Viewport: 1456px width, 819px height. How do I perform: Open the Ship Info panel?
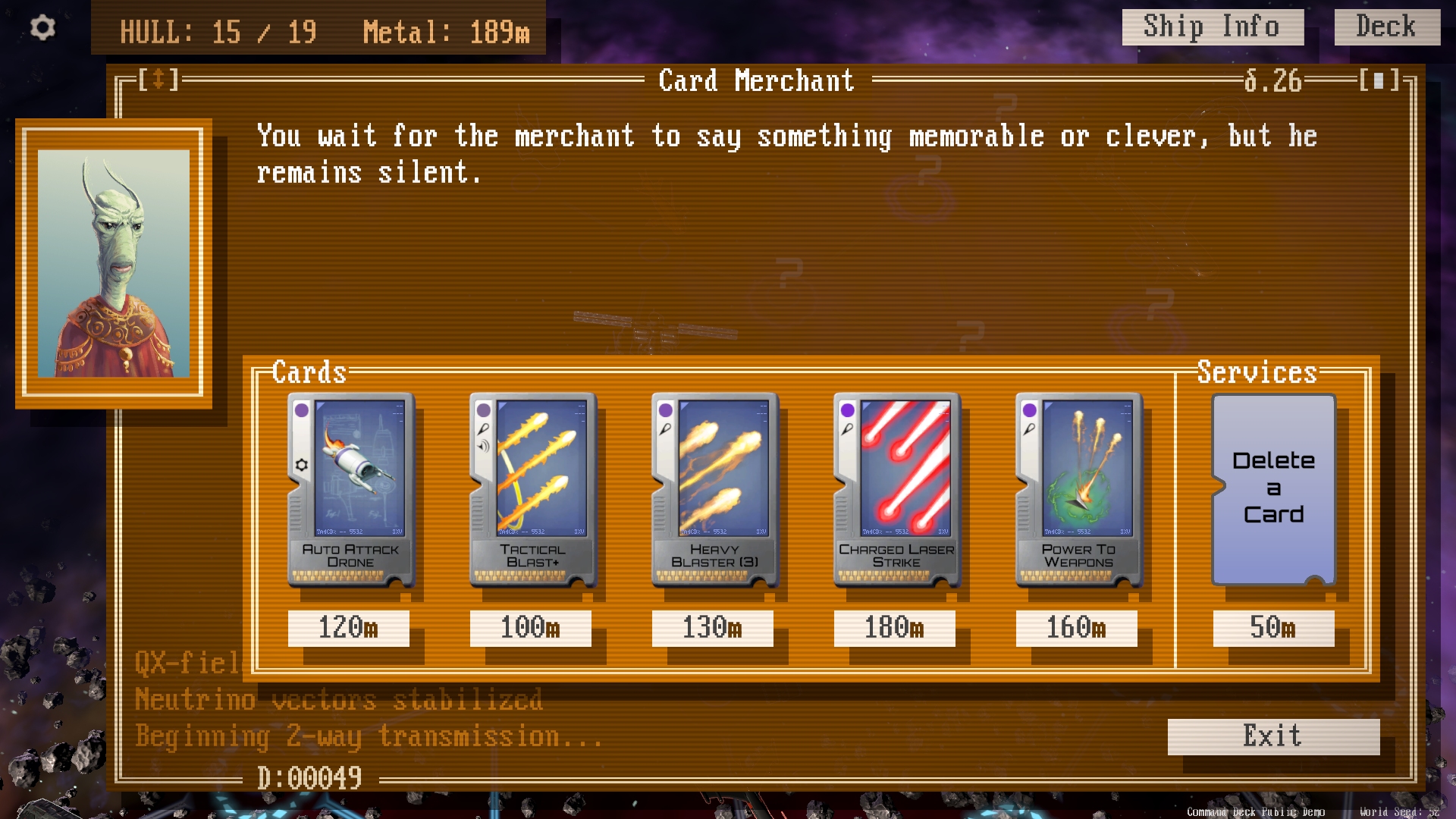pos(1212,27)
